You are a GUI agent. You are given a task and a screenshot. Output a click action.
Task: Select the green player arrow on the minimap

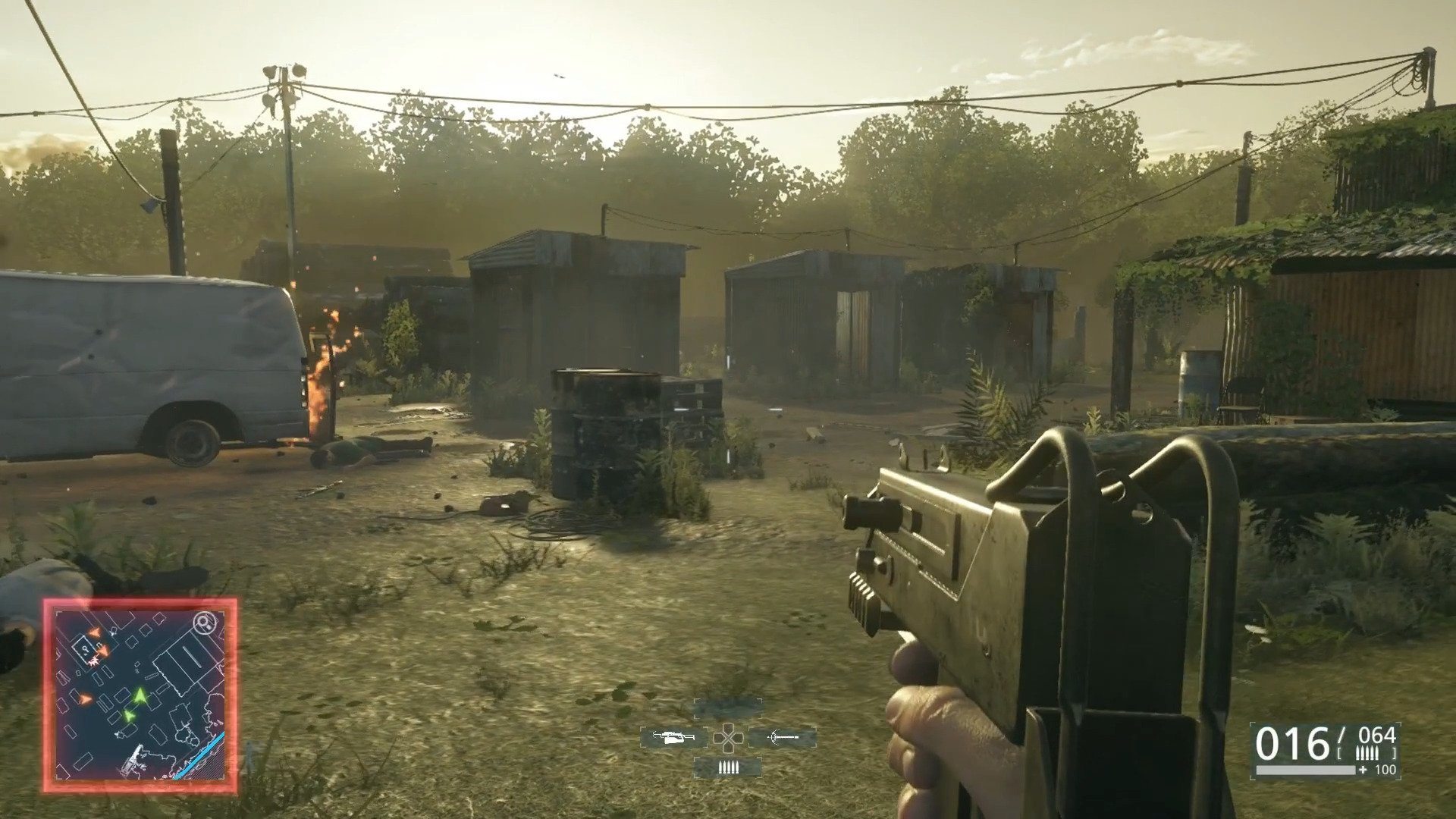click(140, 695)
